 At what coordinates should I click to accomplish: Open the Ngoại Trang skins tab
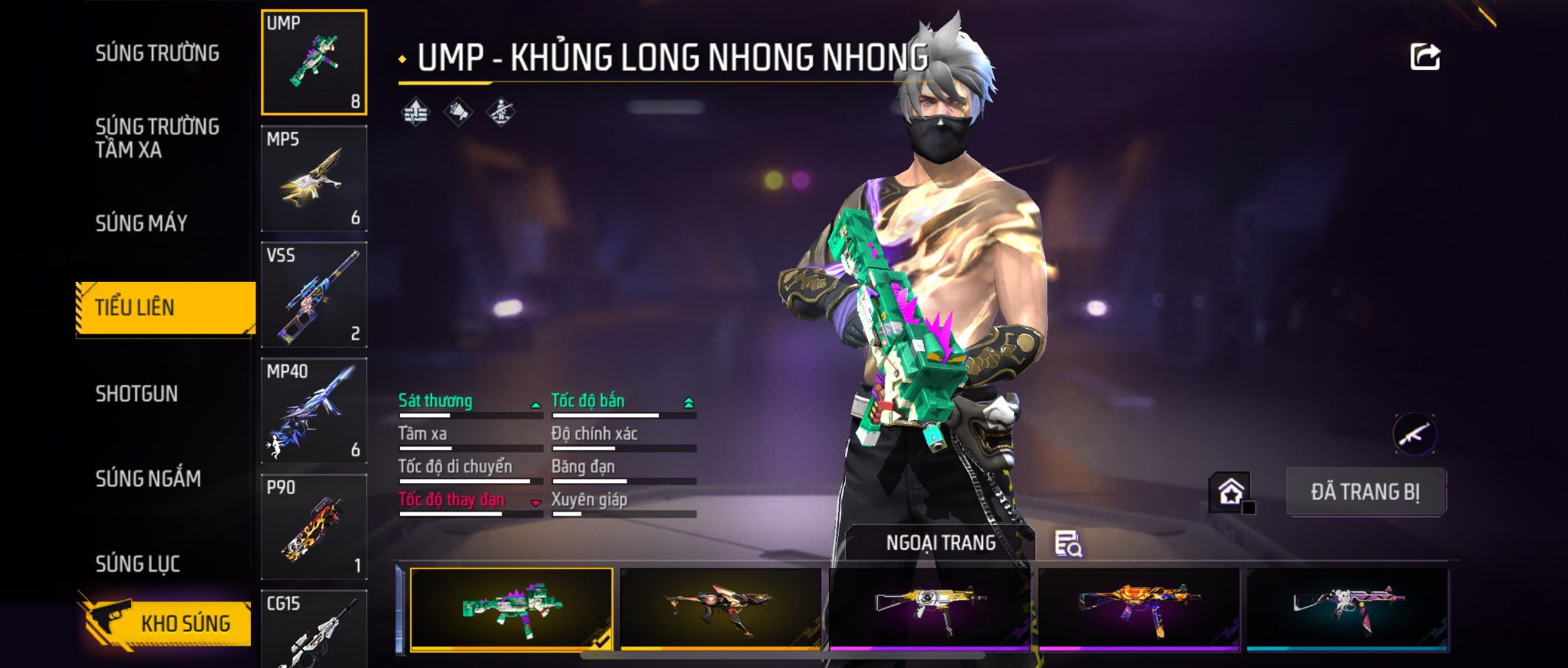[940, 543]
